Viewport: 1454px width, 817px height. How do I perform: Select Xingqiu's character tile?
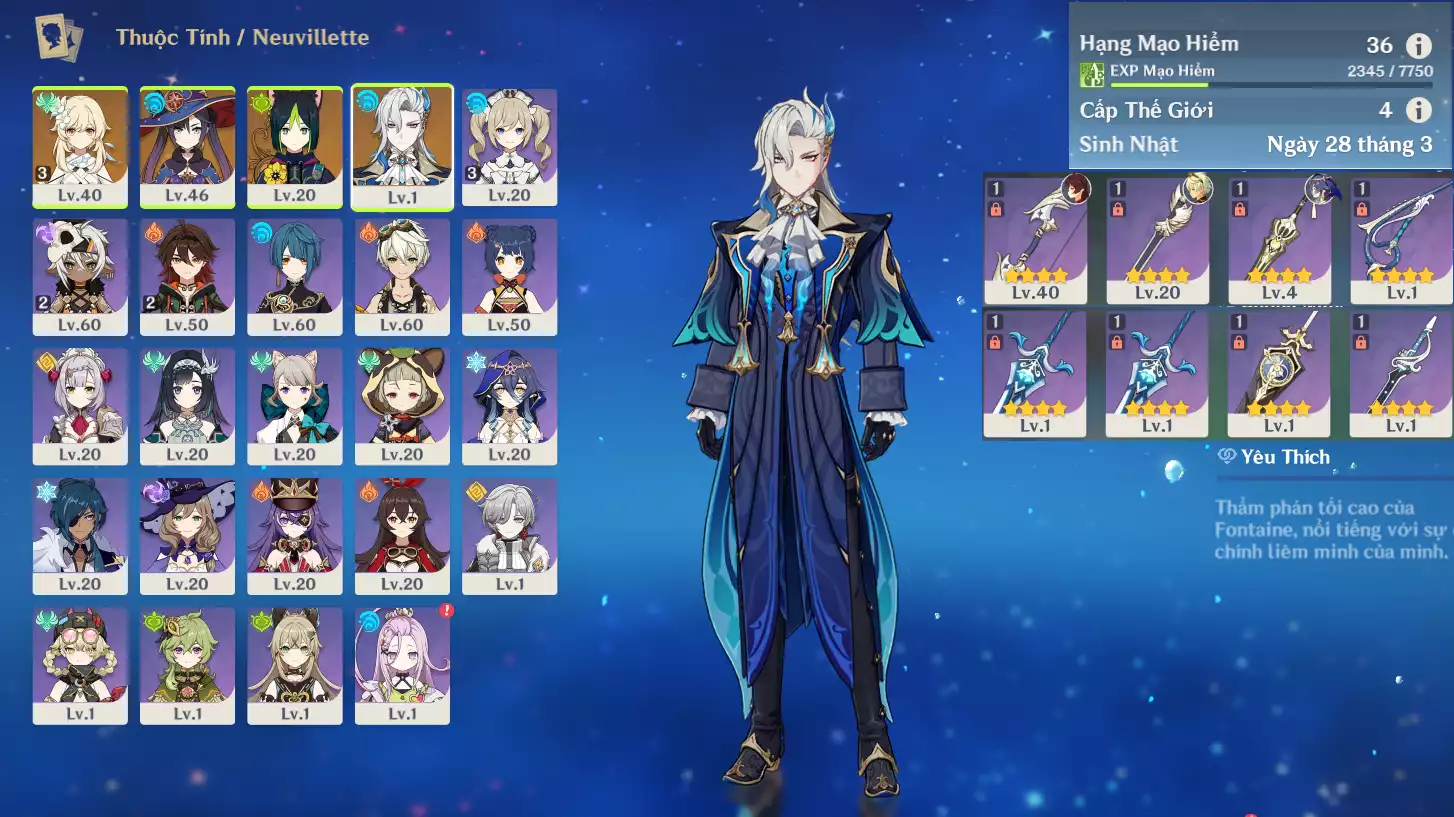(294, 276)
